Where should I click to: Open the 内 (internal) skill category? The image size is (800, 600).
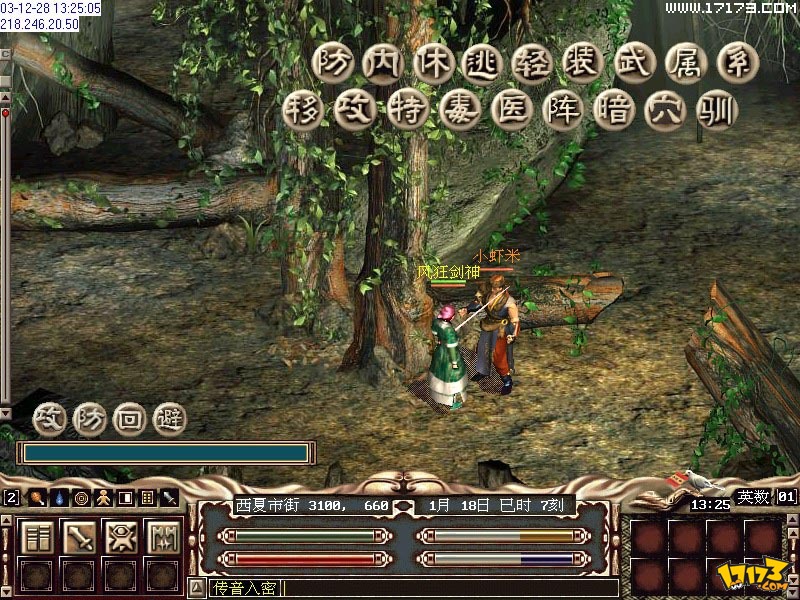(x=381, y=62)
